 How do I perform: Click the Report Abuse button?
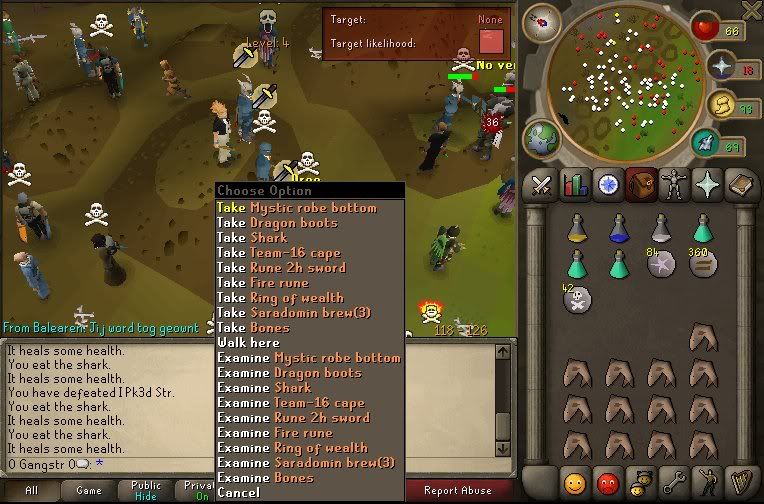(457, 490)
